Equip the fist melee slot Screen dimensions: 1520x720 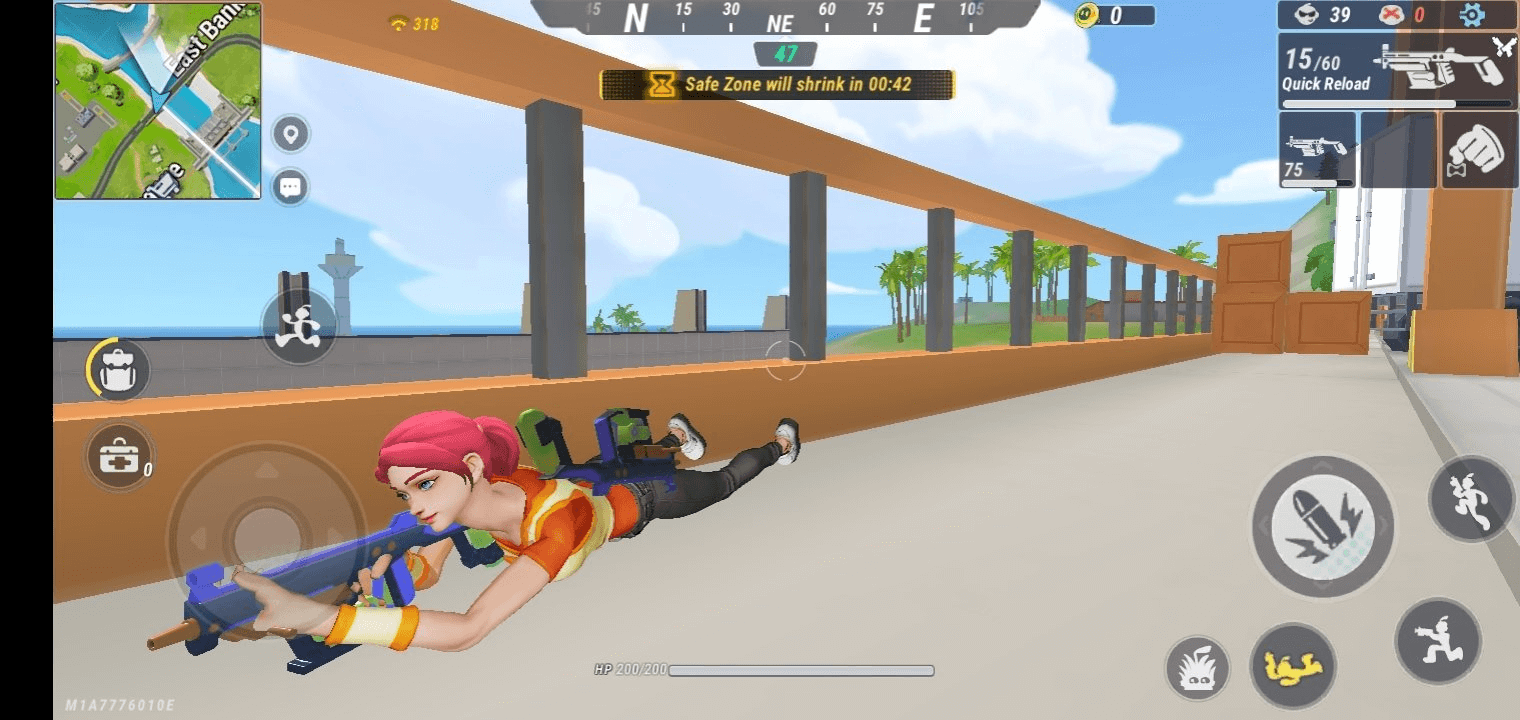pyautogui.click(x=1480, y=150)
